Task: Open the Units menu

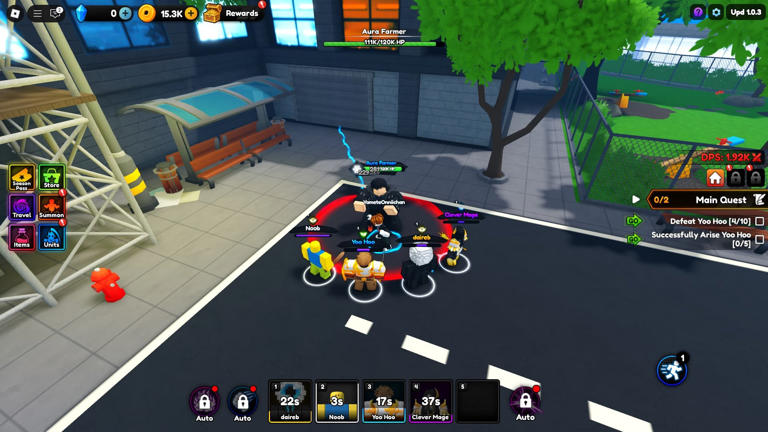Action: (x=52, y=237)
